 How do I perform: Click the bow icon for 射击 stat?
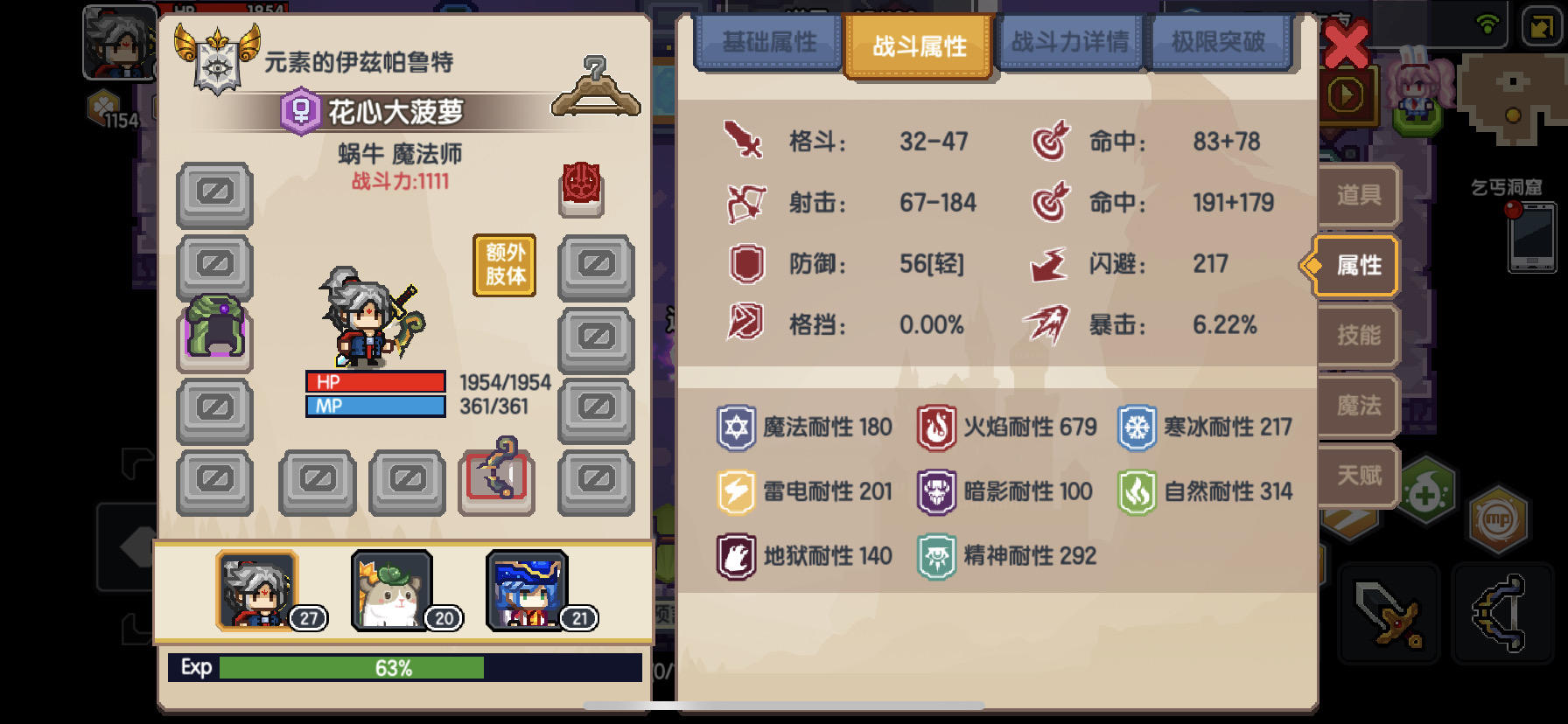tap(745, 204)
